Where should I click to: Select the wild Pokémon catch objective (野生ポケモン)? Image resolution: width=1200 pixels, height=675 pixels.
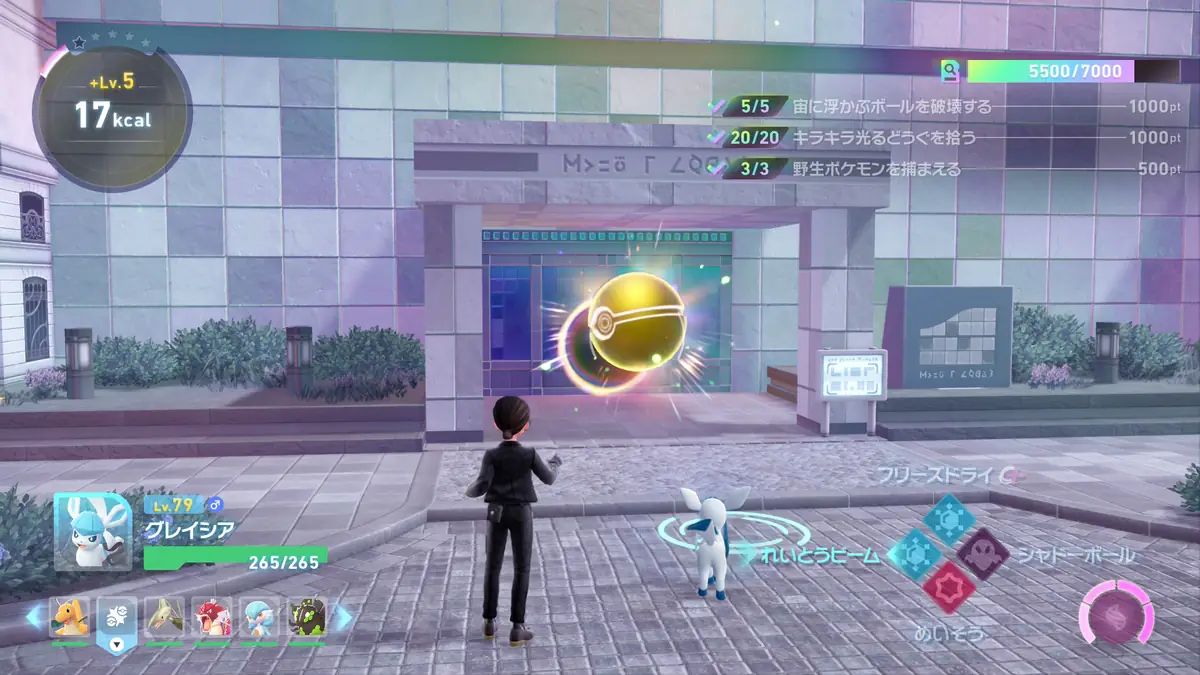coord(875,169)
